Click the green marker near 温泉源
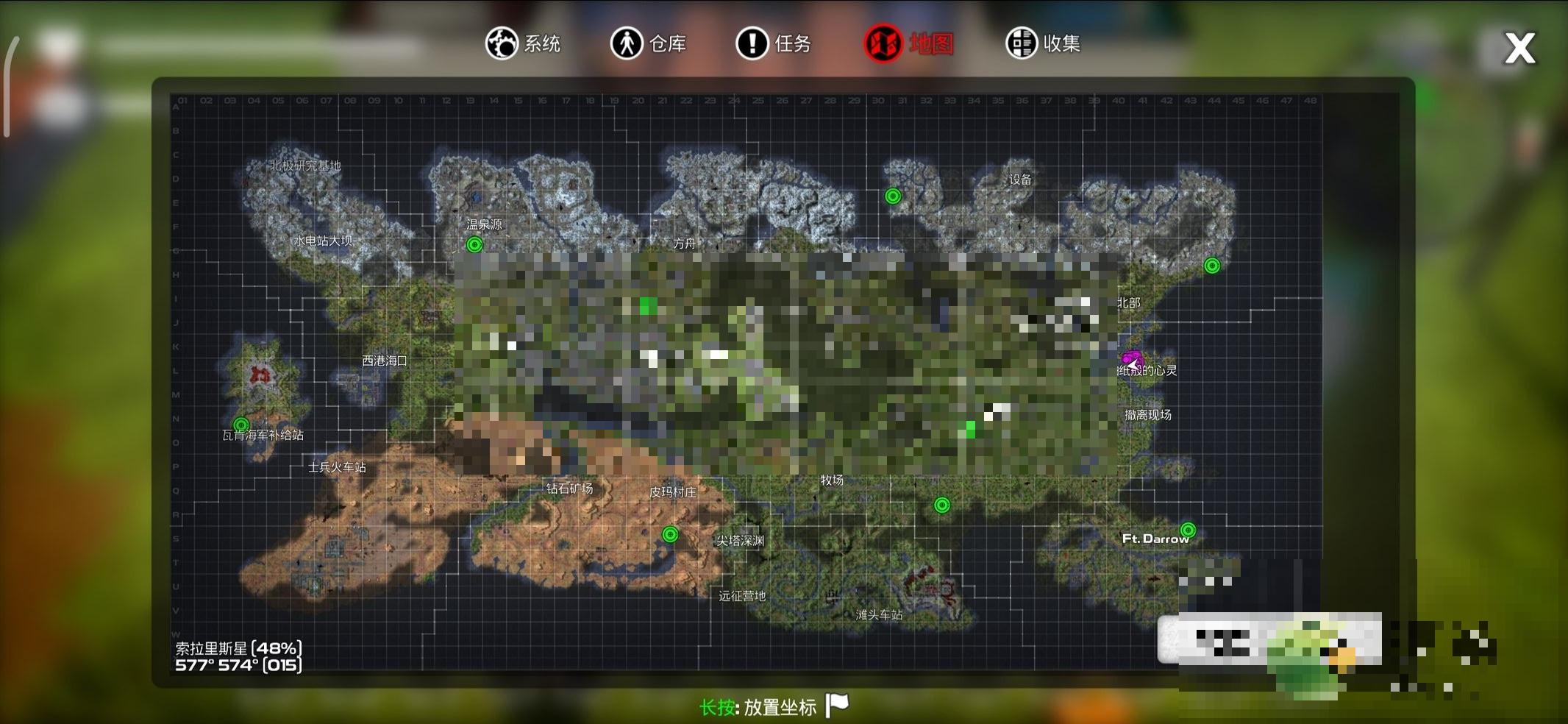1568x724 pixels. point(475,245)
